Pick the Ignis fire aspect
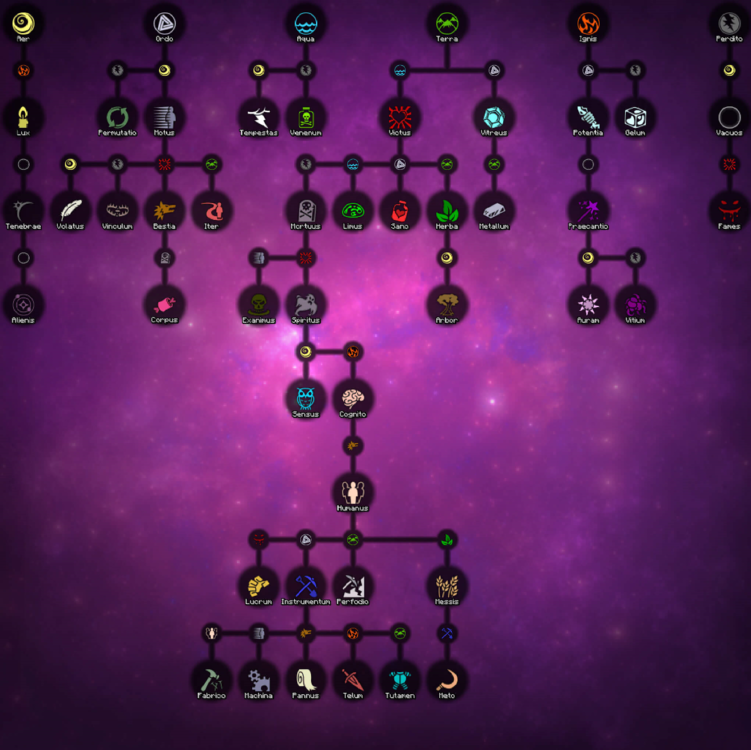The image size is (751, 750). pyautogui.click(x=588, y=21)
